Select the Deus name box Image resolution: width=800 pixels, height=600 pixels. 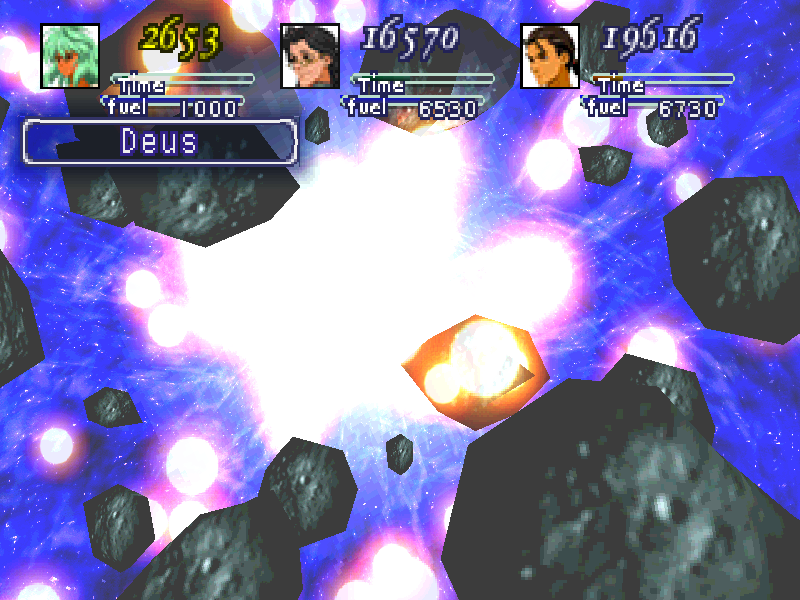point(160,141)
